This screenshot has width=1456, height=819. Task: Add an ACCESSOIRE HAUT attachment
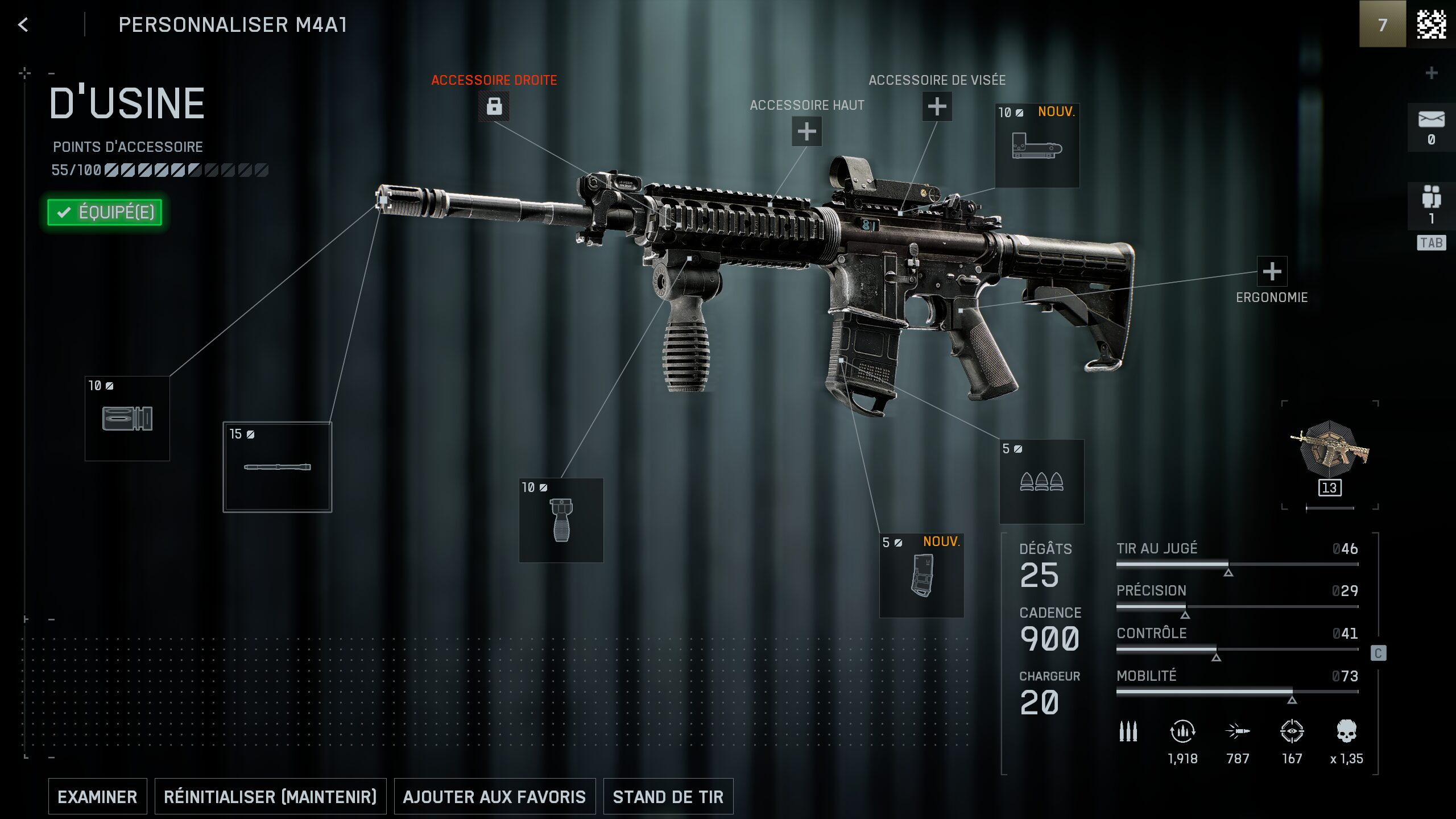(x=806, y=131)
